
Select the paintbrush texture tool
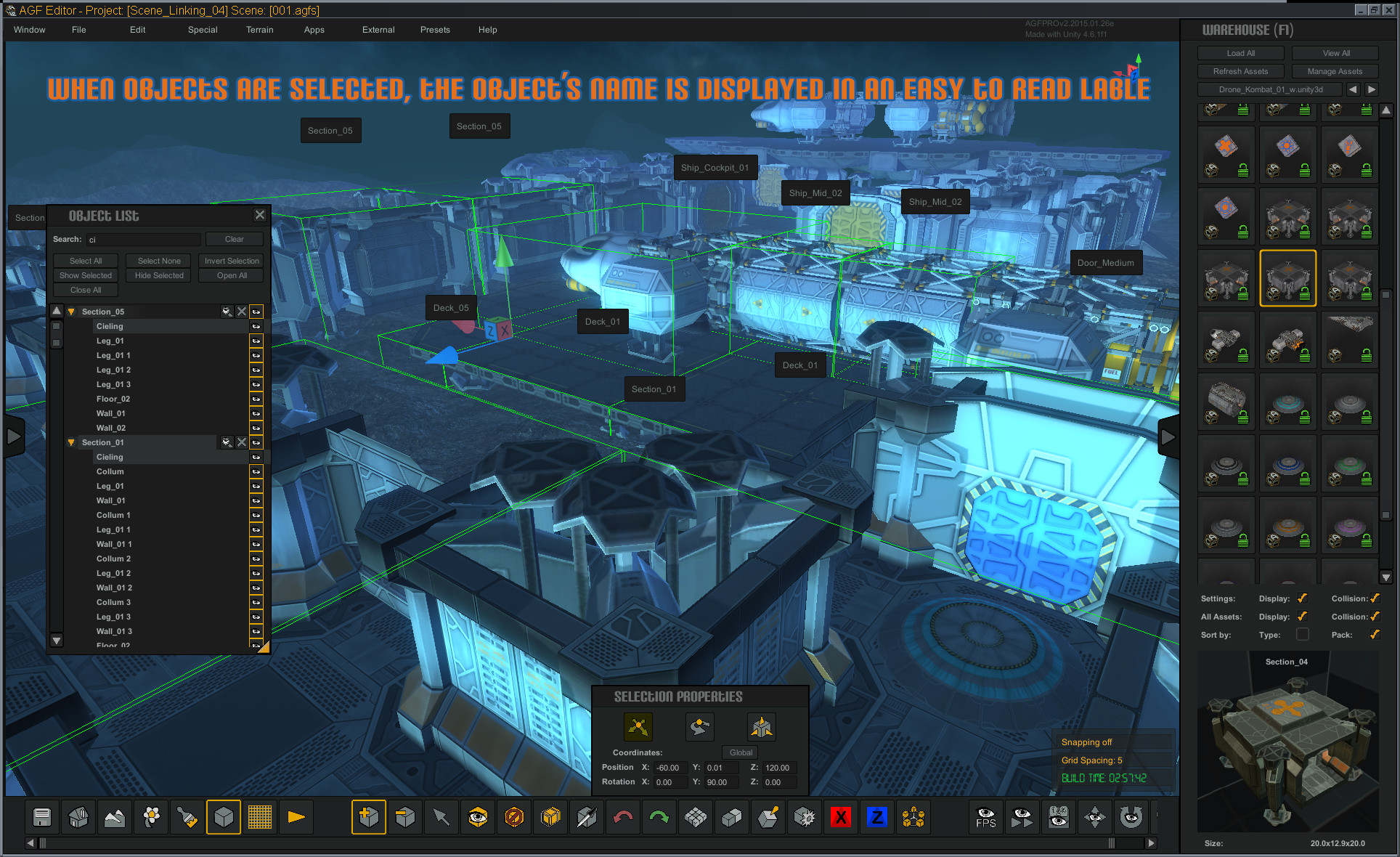click(187, 817)
